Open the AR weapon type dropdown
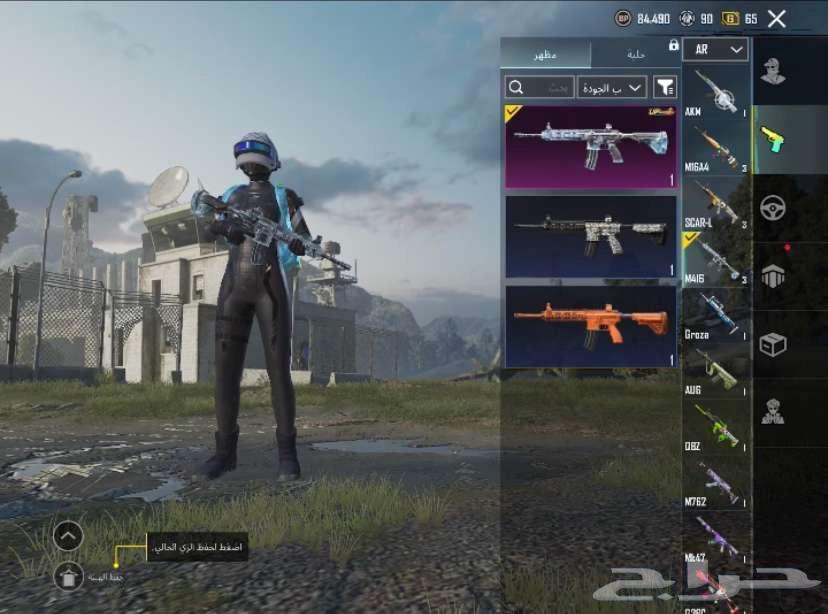 pos(716,49)
